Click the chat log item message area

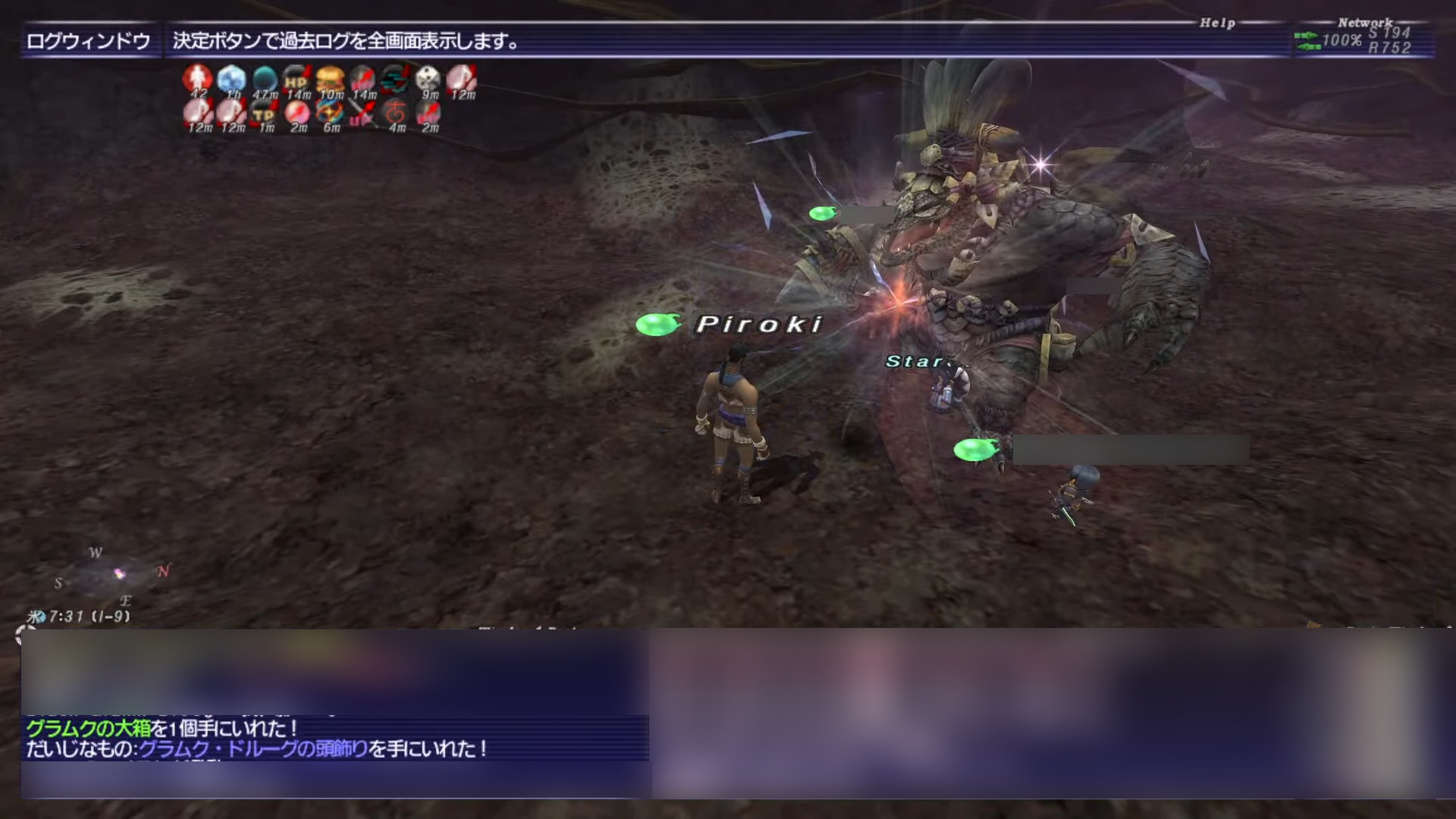334,739
